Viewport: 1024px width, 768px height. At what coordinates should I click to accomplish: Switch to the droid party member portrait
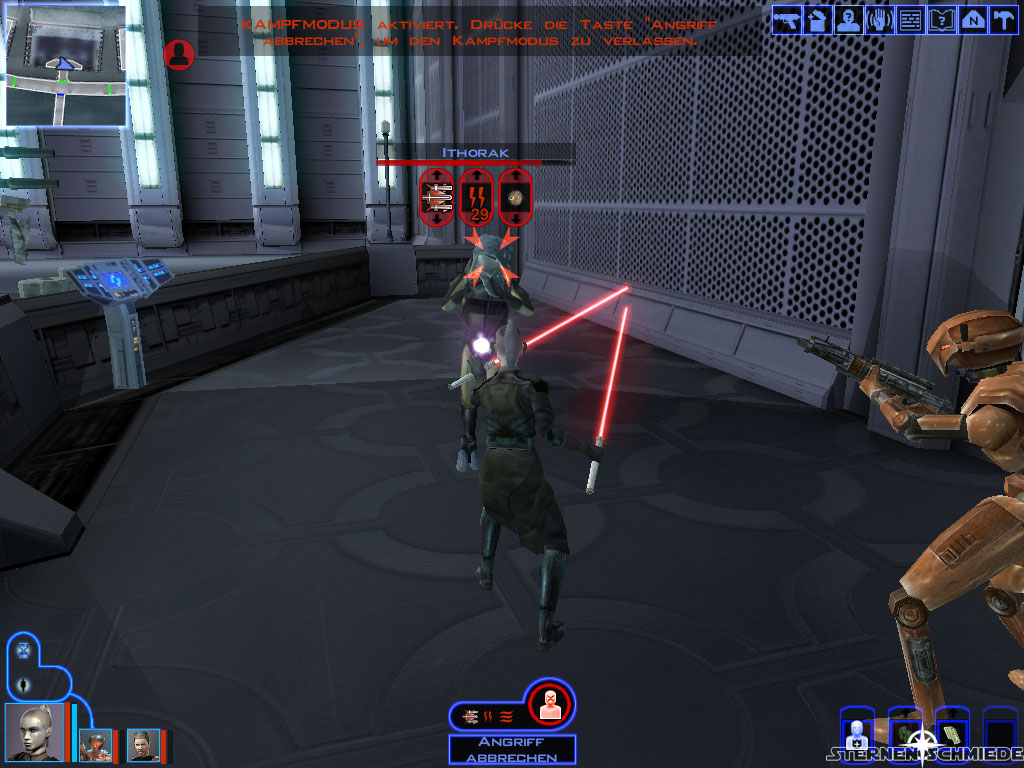click(x=96, y=745)
